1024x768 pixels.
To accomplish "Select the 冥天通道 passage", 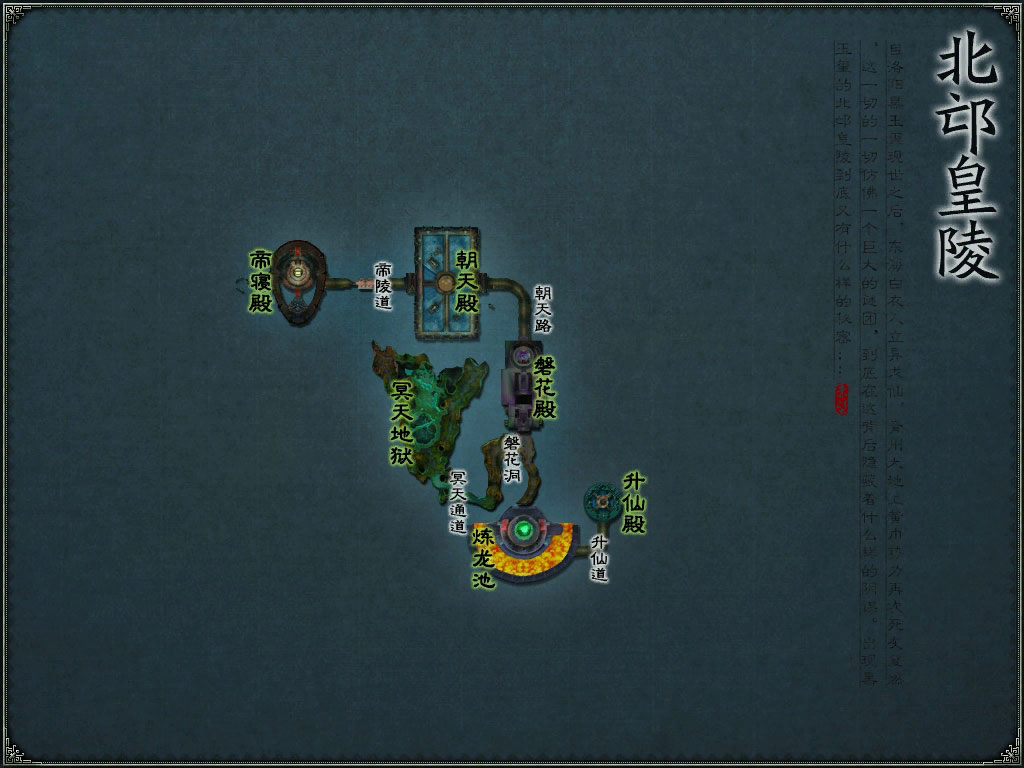I will pyautogui.click(x=458, y=503).
